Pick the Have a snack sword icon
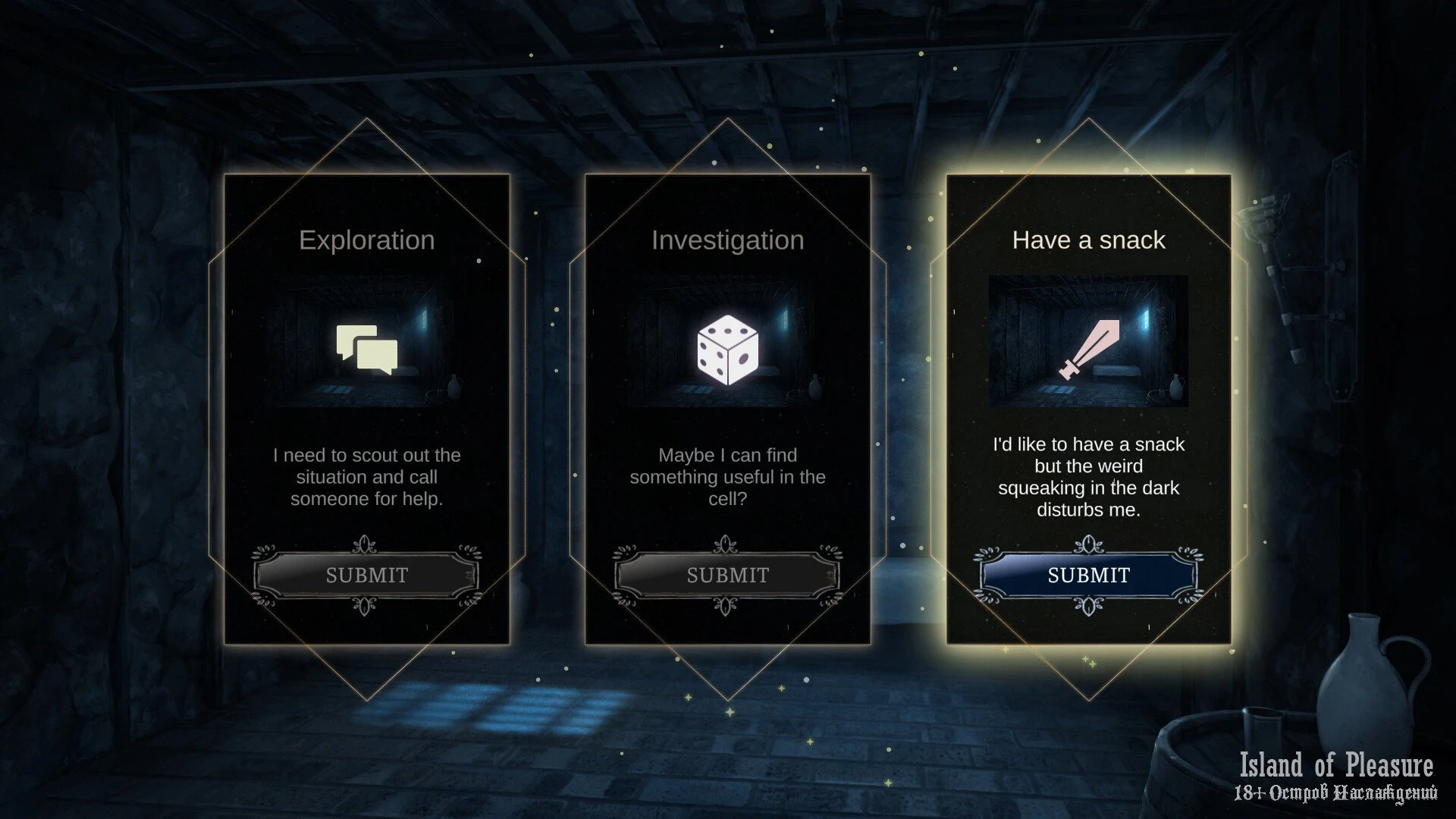The image size is (1456, 819). (1088, 350)
